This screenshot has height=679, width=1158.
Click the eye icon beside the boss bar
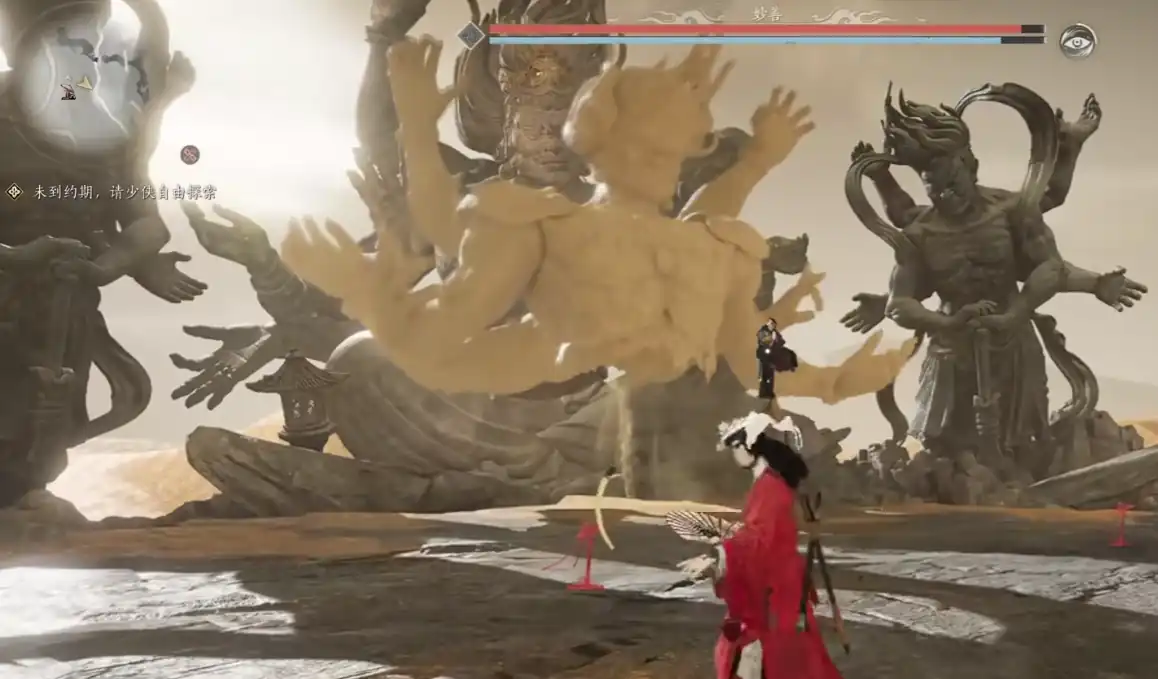pos(1078,41)
